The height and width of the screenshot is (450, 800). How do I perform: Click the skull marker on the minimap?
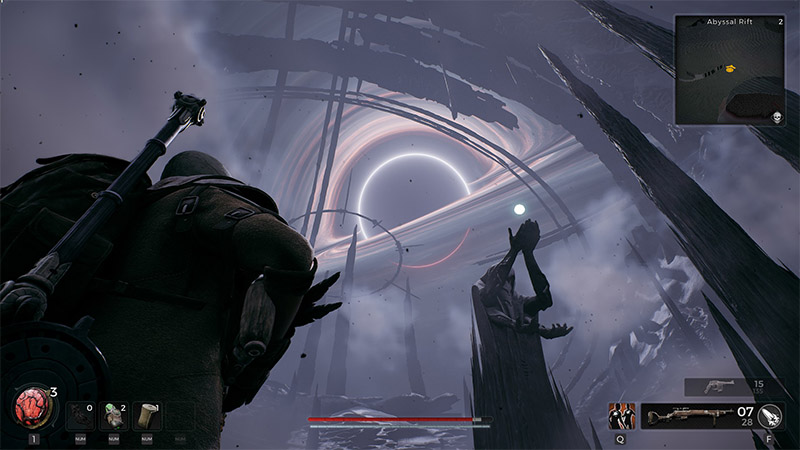pos(776,116)
